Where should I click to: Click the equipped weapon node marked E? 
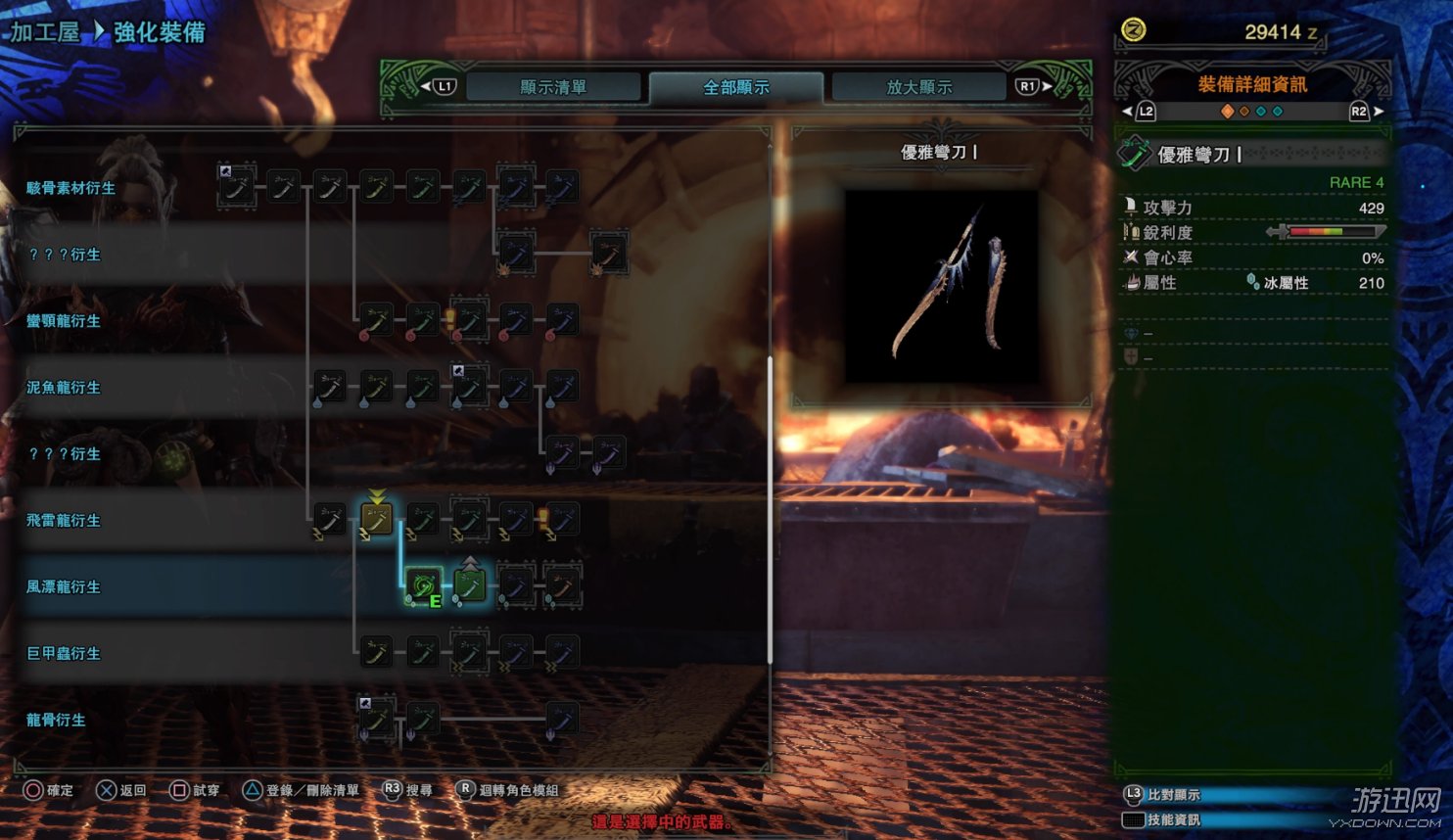coord(424,586)
